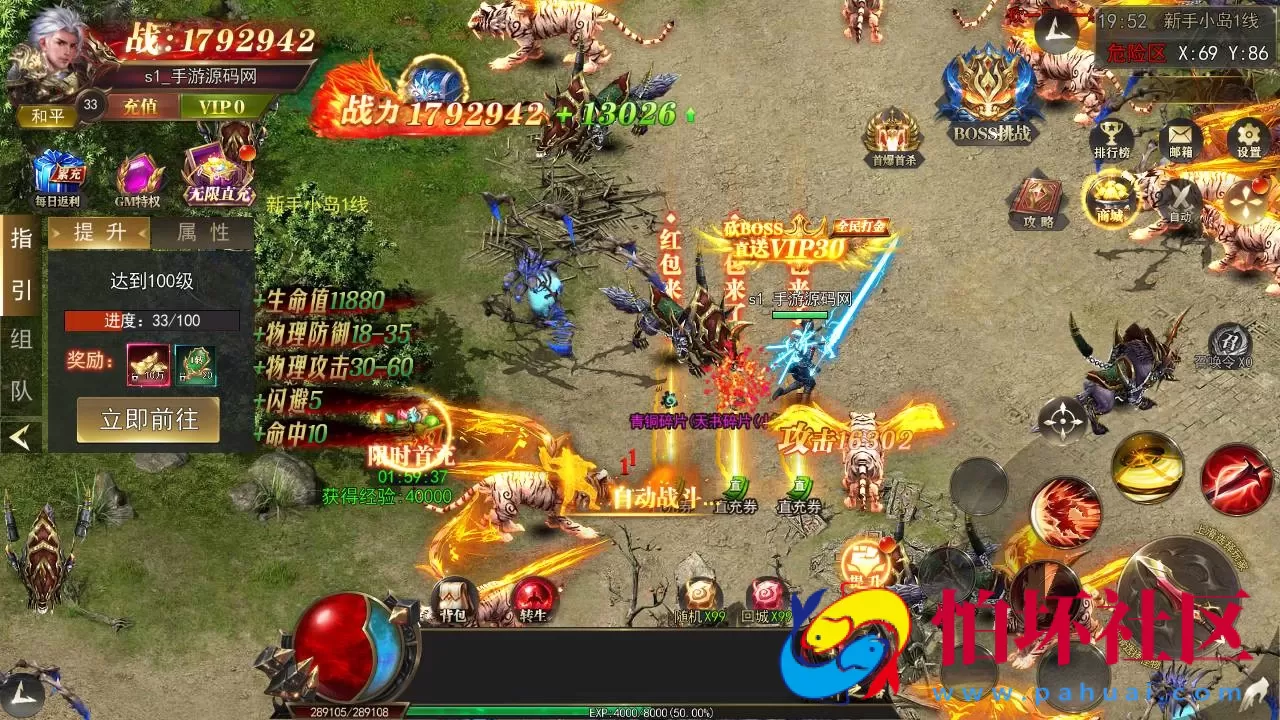Screen dimensions: 1280x720
Task: Collapse the quest panel with the left arrow
Action: click(19, 437)
